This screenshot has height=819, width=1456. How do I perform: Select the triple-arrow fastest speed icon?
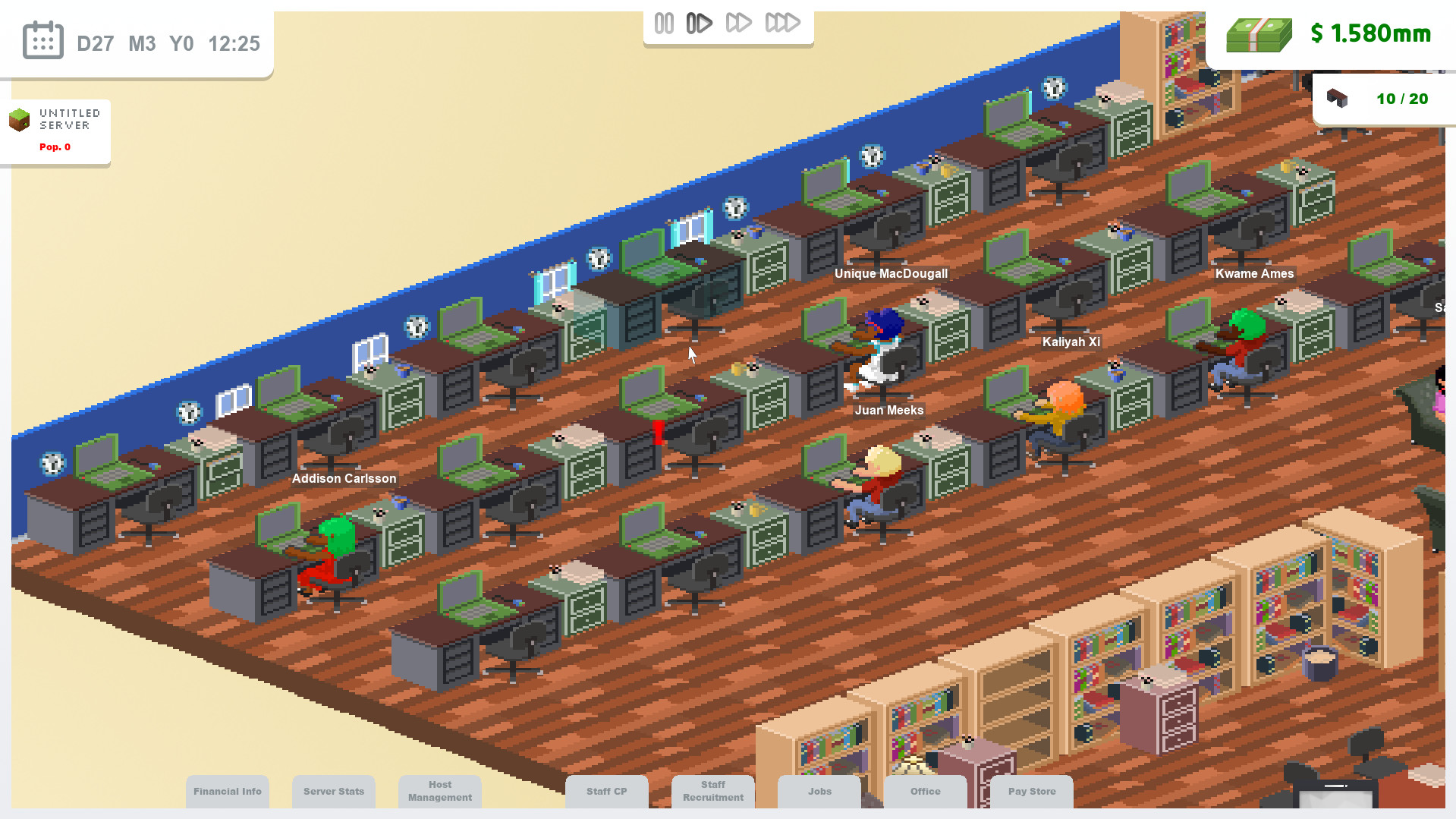[x=783, y=22]
